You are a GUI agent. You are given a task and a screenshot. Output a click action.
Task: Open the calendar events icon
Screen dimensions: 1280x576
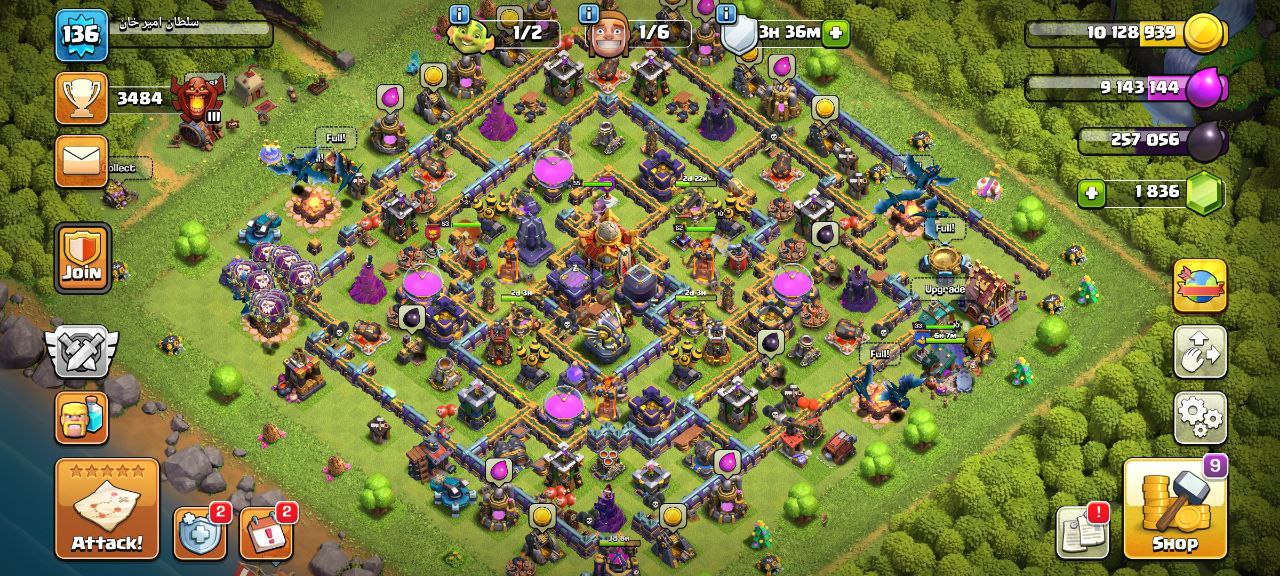pyautogui.click(x=265, y=533)
